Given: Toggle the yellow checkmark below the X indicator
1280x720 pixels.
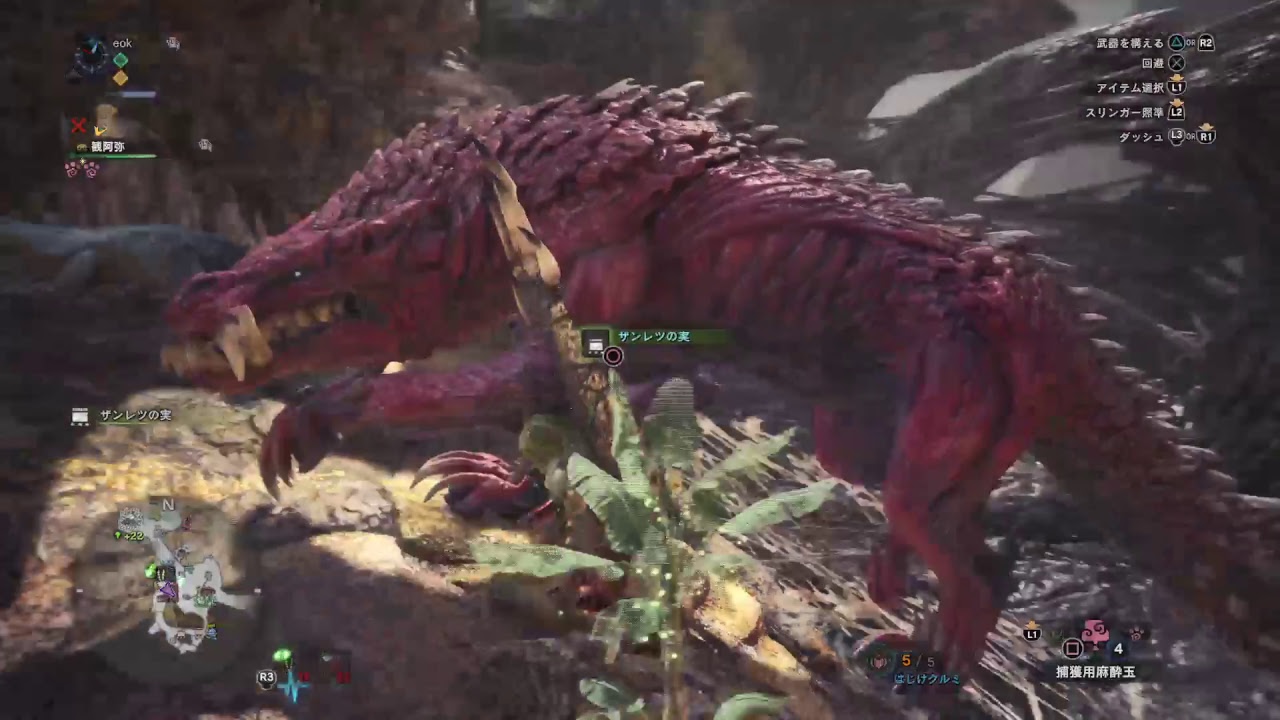Looking at the screenshot, I should (x=100, y=133).
